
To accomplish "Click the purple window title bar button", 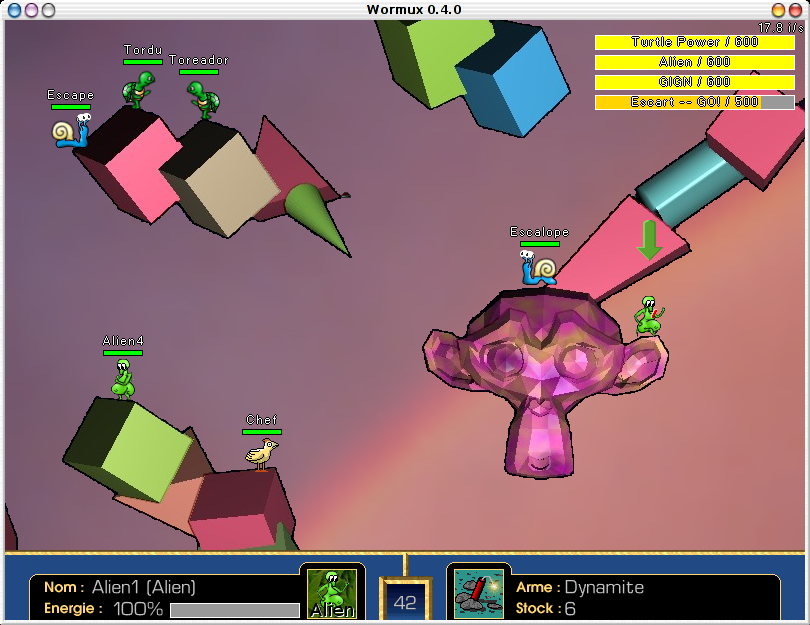I will [31, 10].
